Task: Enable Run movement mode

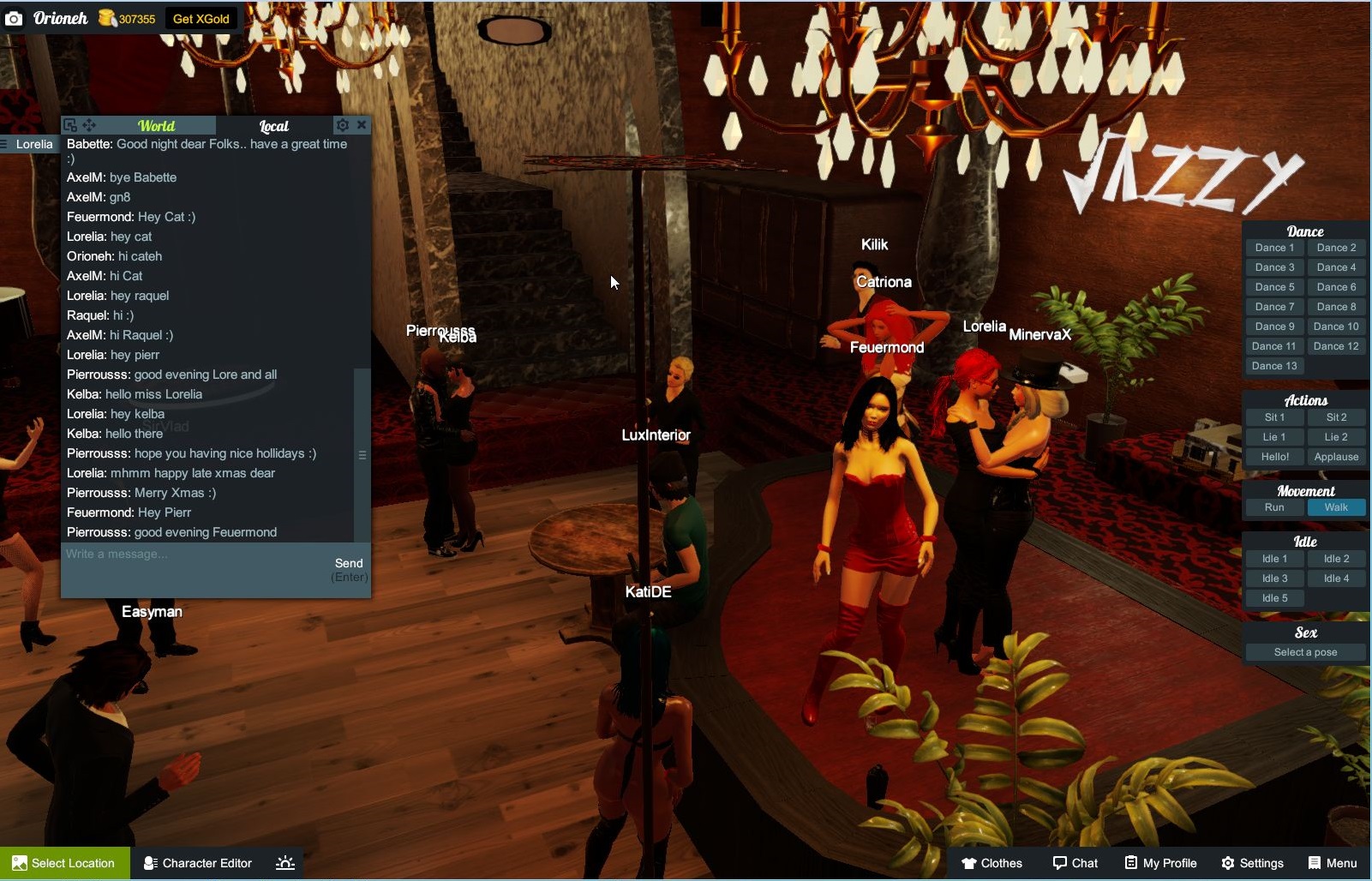Action: click(1273, 506)
